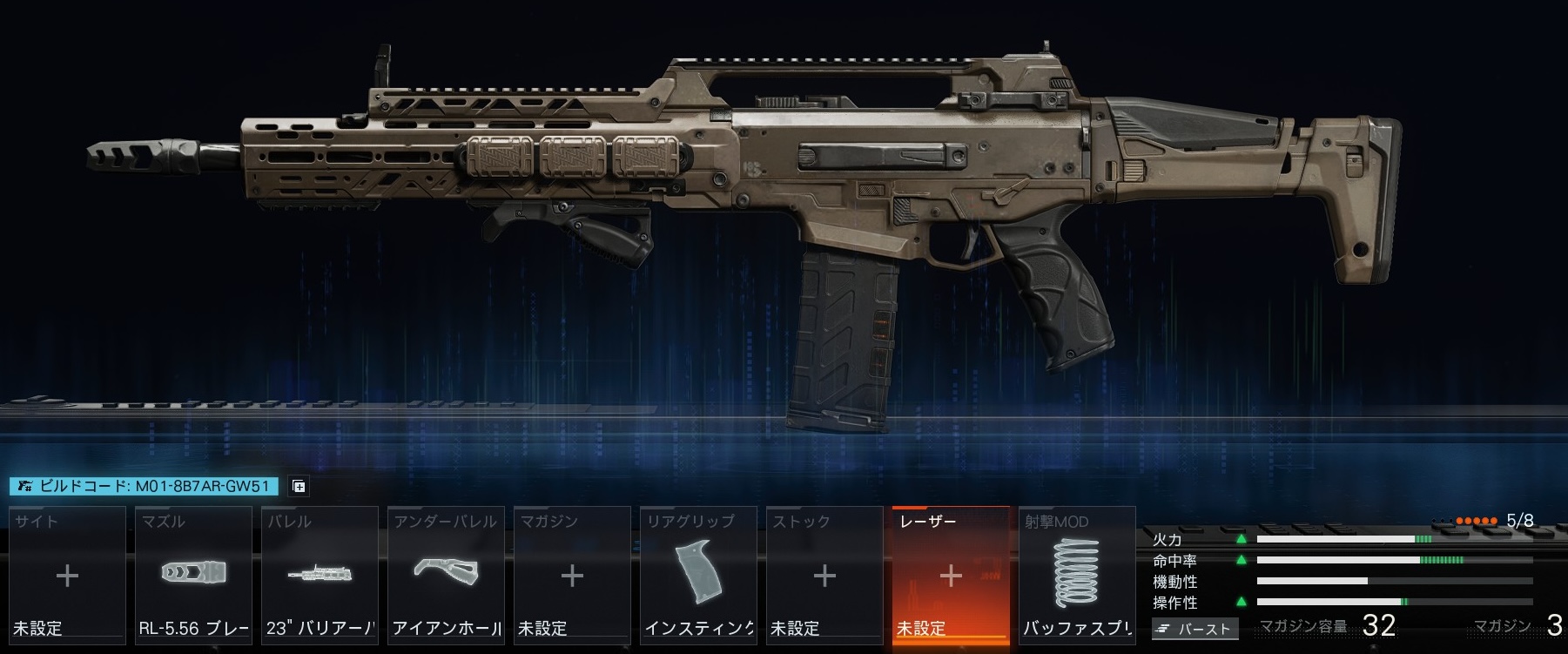The height and width of the screenshot is (654, 1568).
Task: Select the リアグリップ slot
Action: [x=698, y=575]
